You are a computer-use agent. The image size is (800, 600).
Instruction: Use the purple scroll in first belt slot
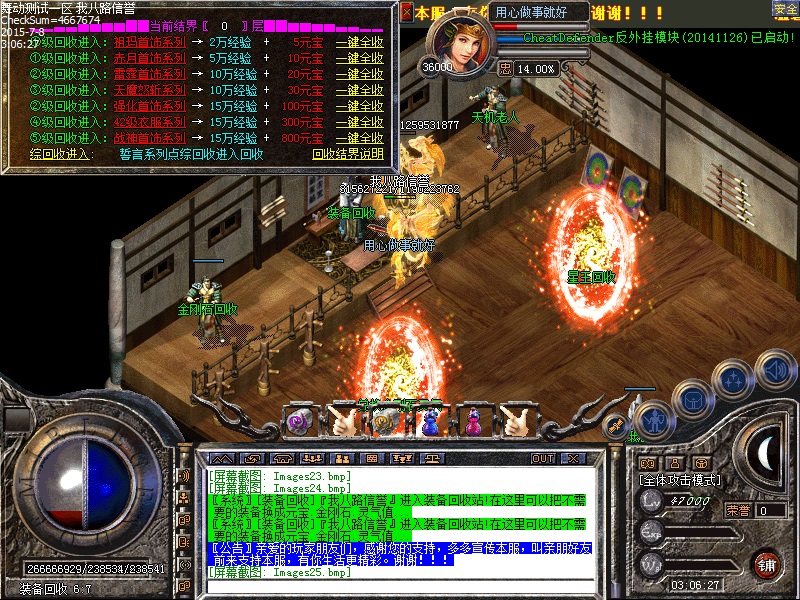pyautogui.click(x=300, y=422)
